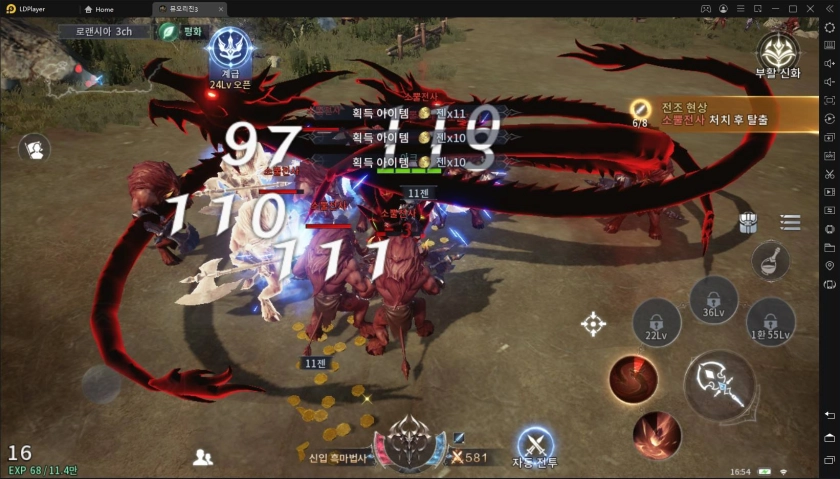This screenshot has height=479, width=840.
Task: Open the list menu icon
Action: point(790,223)
